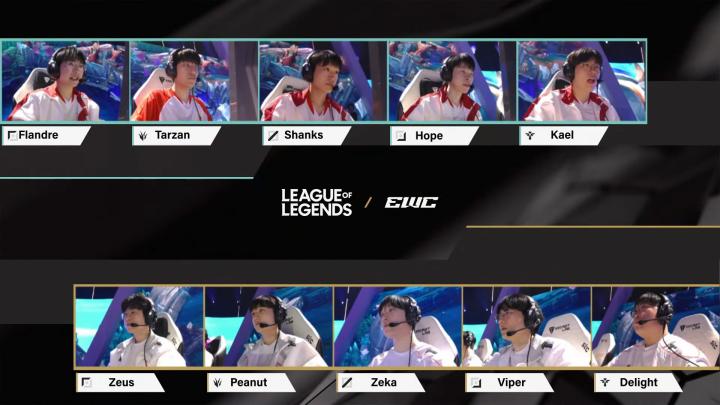Select the Viper player cam

click(x=526, y=327)
